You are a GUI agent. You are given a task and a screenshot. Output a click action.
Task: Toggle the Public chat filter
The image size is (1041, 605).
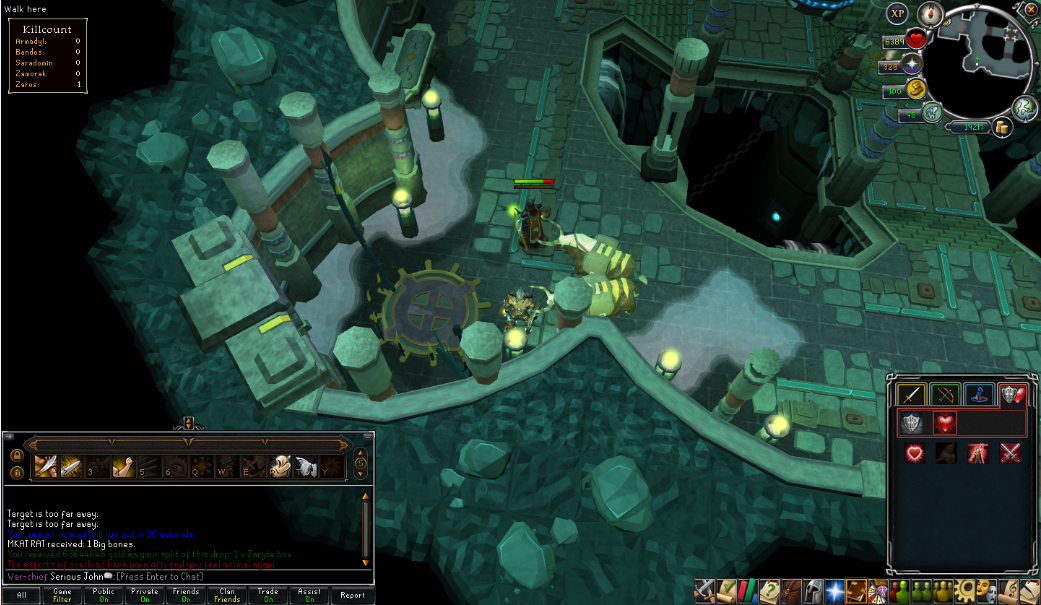coord(104,595)
